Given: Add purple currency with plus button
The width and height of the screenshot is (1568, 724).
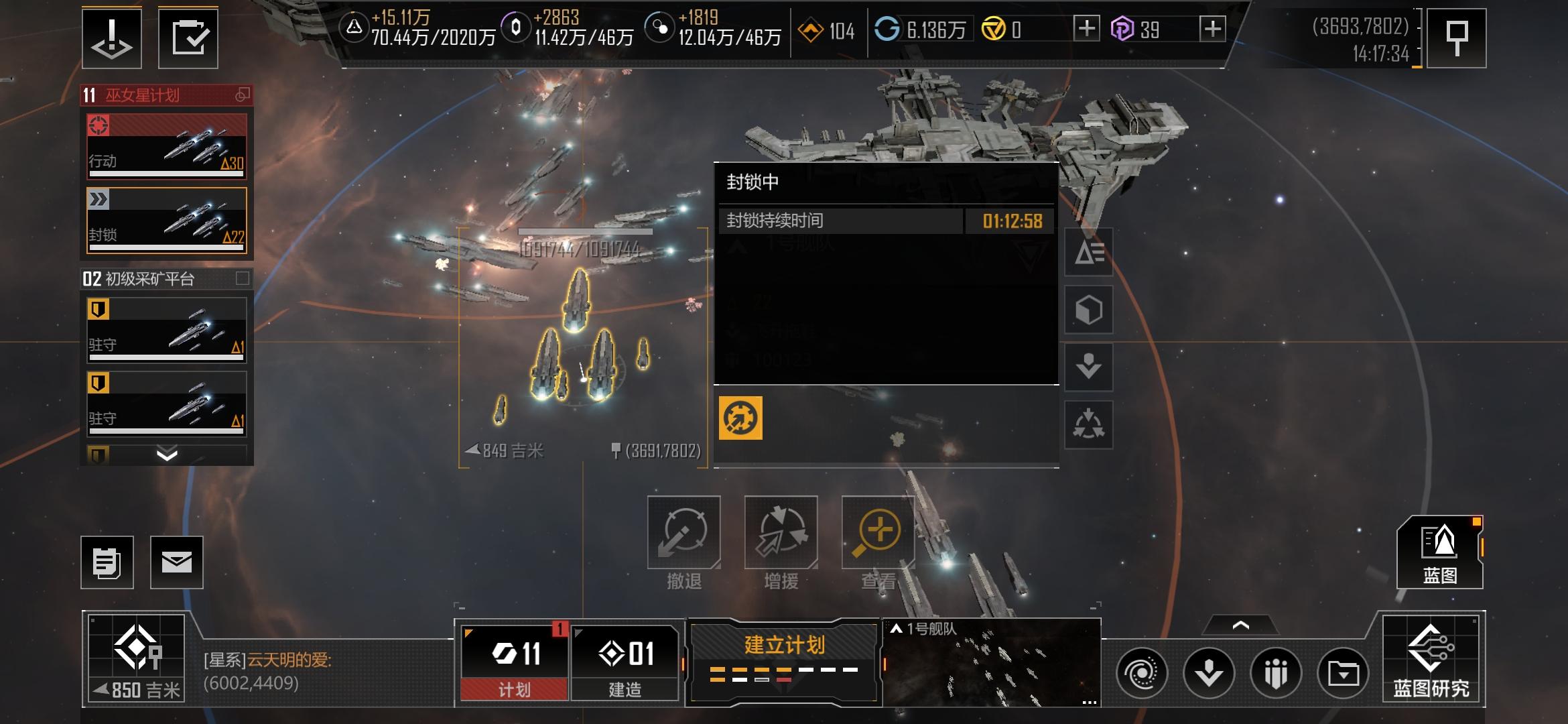Looking at the screenshot, I should tap(1212, 29).
